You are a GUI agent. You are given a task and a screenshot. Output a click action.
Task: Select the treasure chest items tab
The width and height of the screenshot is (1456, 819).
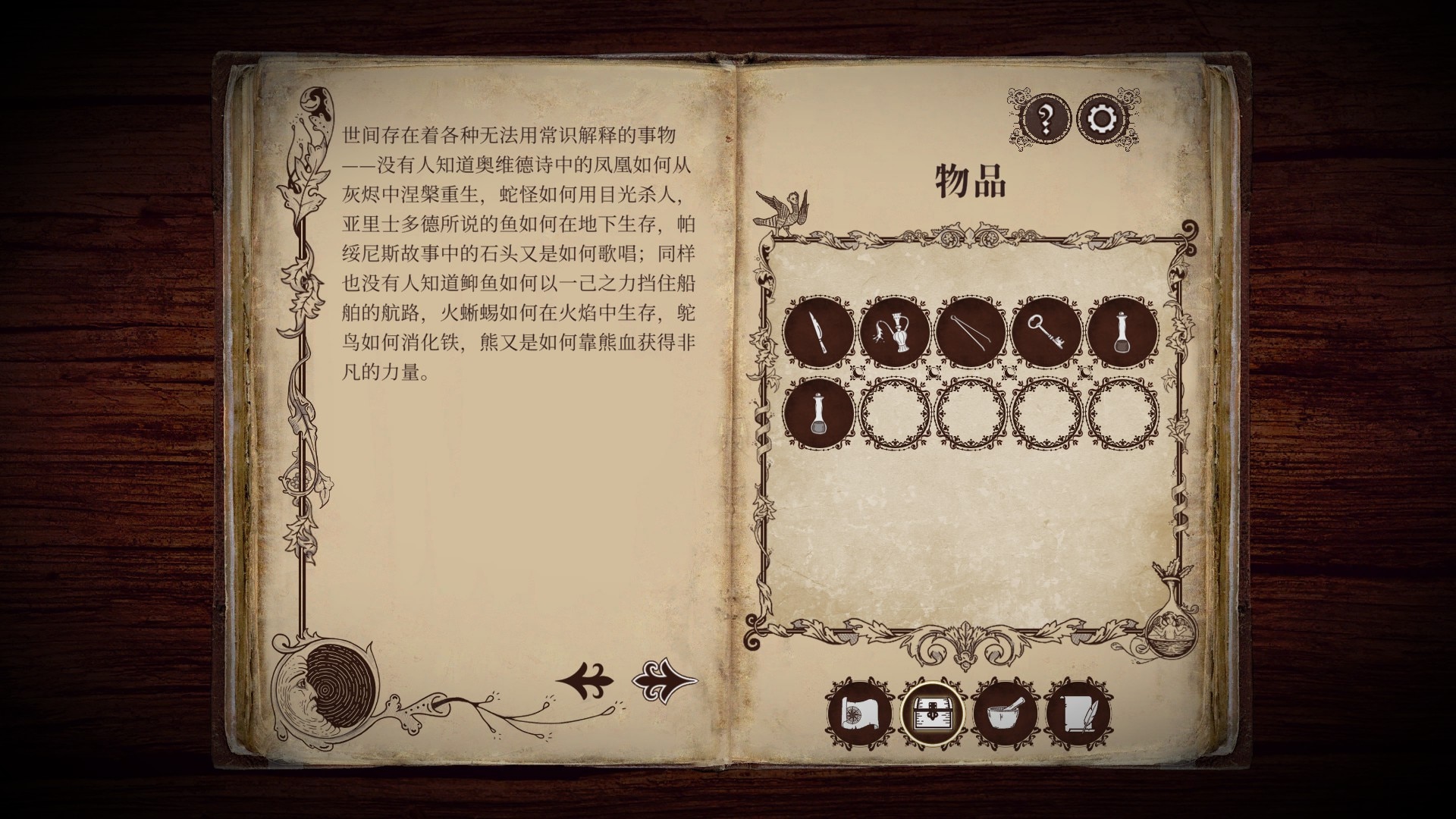[932, 714]
